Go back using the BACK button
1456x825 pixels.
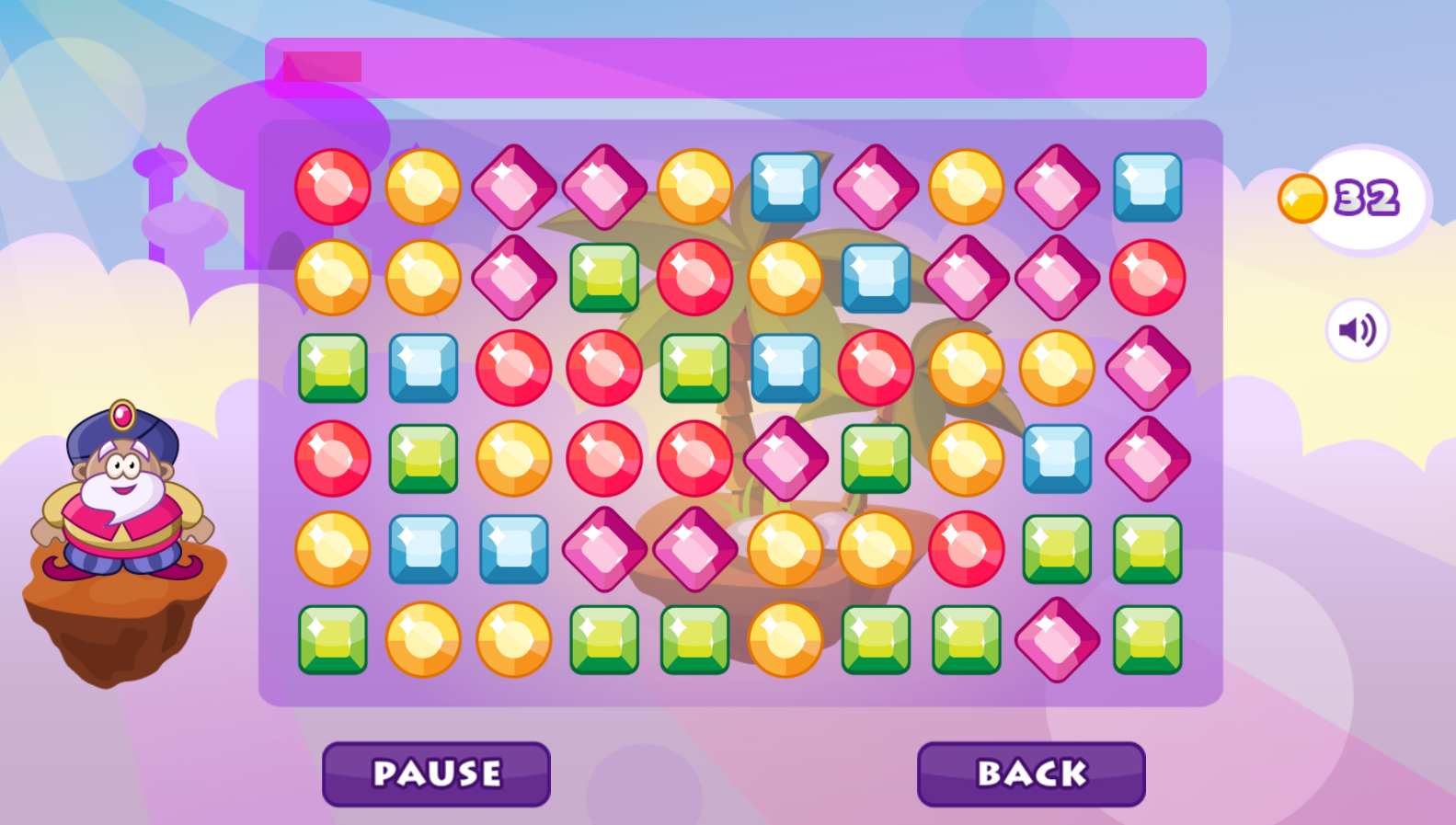(x=1031, y=773)
